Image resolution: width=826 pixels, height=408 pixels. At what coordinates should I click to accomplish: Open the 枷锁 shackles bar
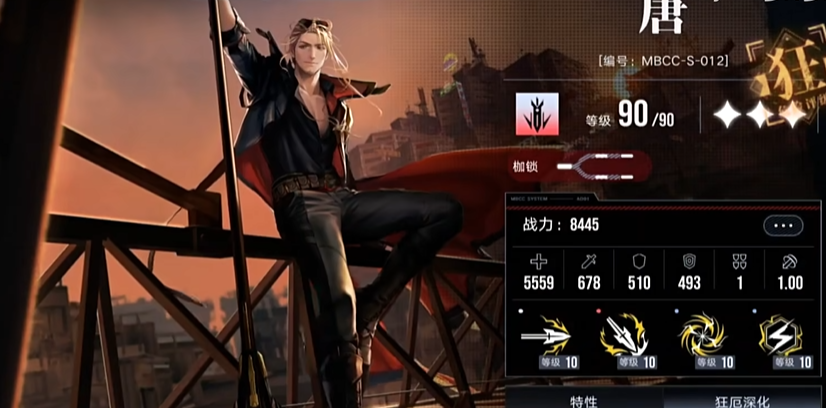600,166
